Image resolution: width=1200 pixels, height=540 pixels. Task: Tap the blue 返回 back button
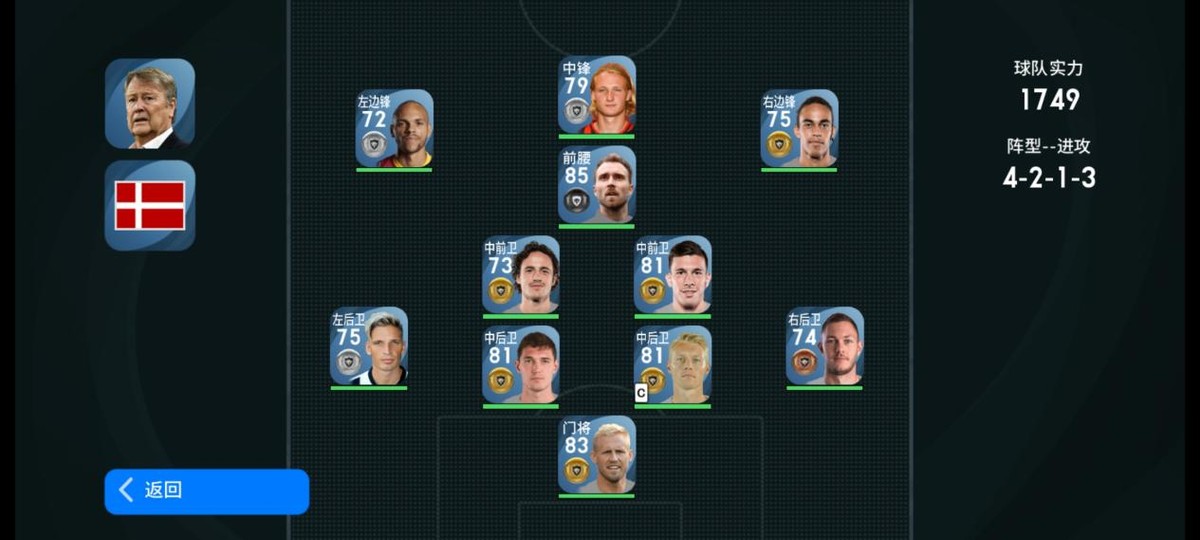[x=206, y=491]
